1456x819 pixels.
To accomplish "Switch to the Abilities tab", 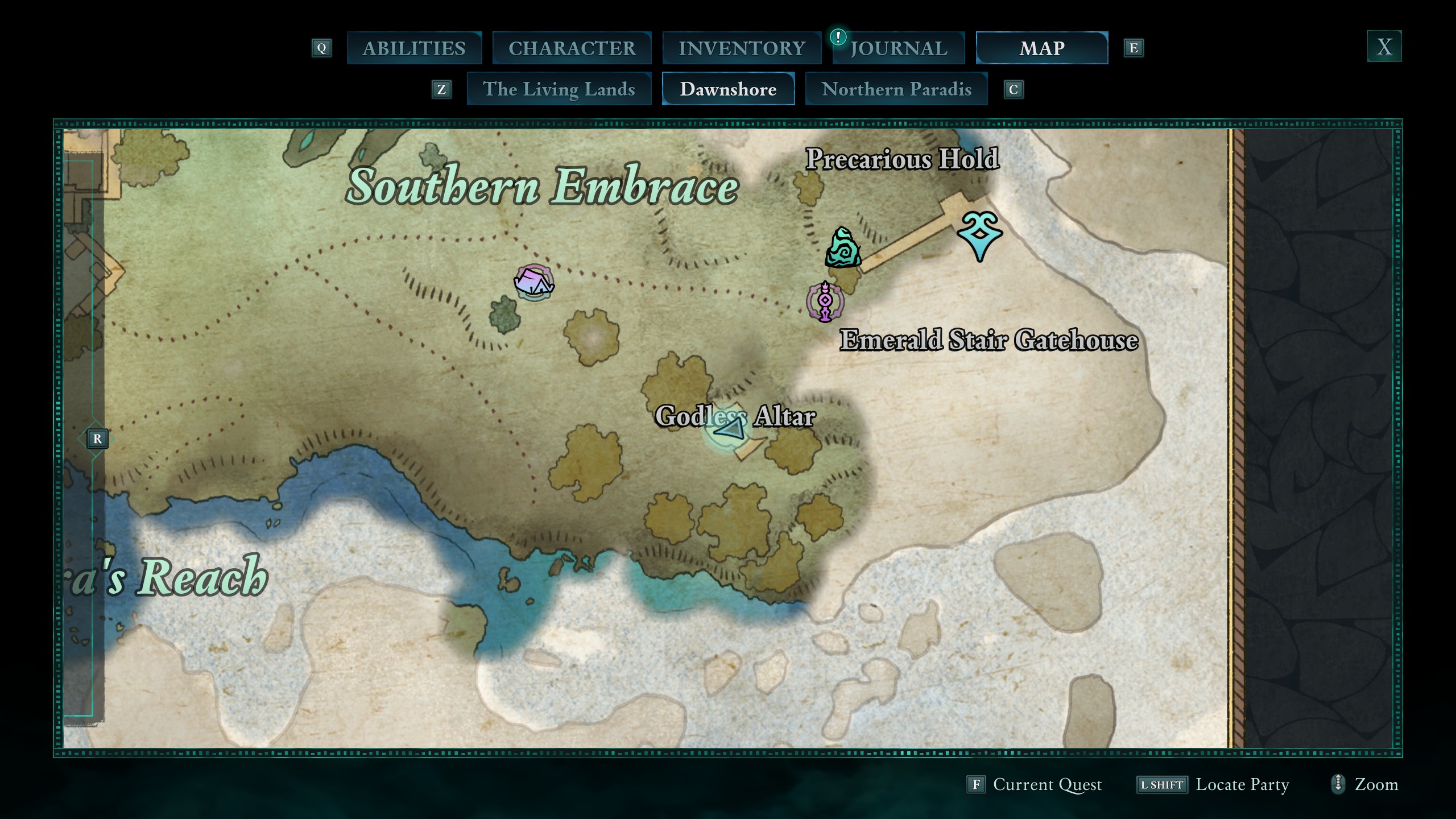I will pos(414,48).
